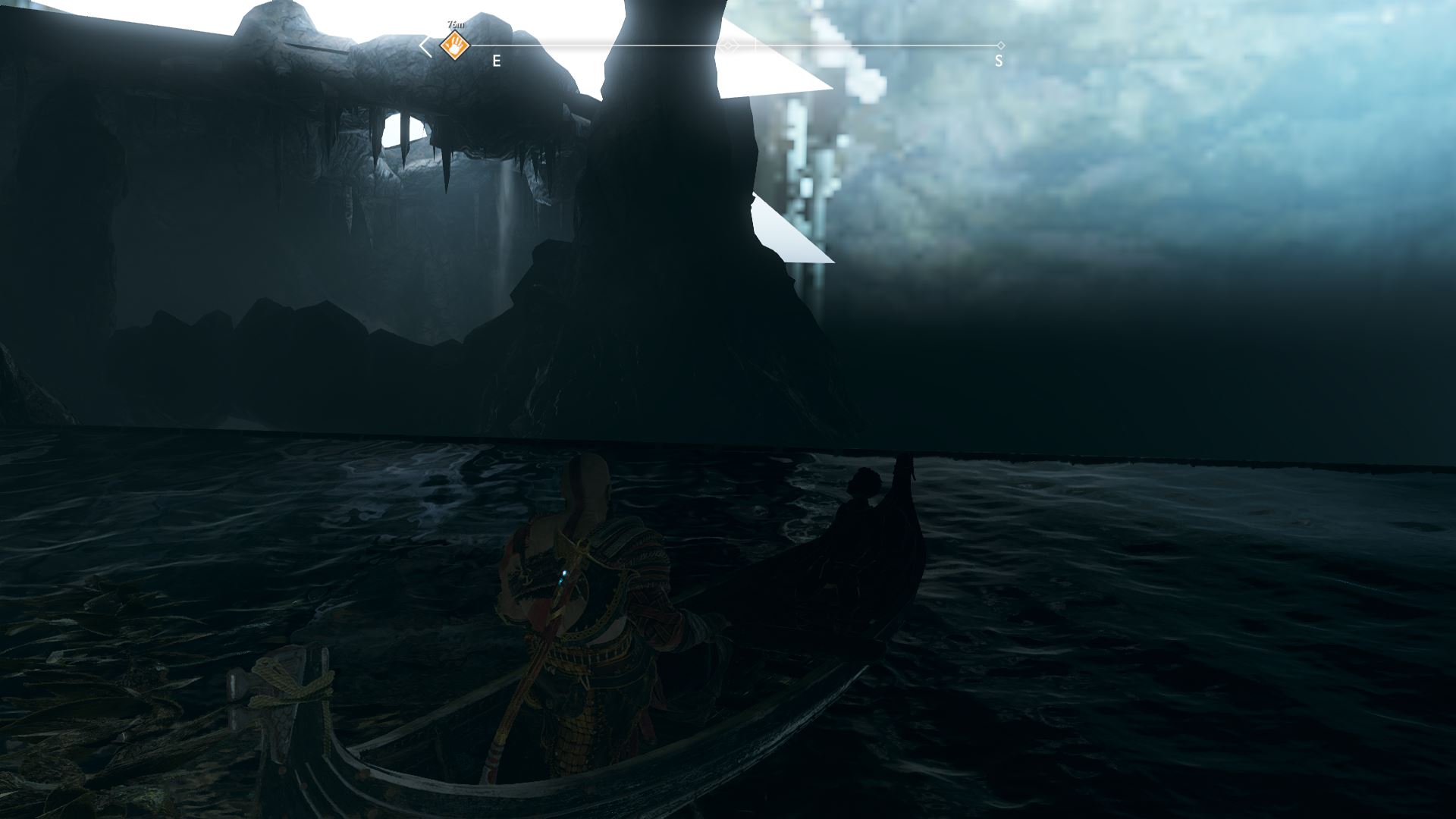Select the S cardinal direction label
The width and height of the screenshot is (1456, 819).
[999, 59]
